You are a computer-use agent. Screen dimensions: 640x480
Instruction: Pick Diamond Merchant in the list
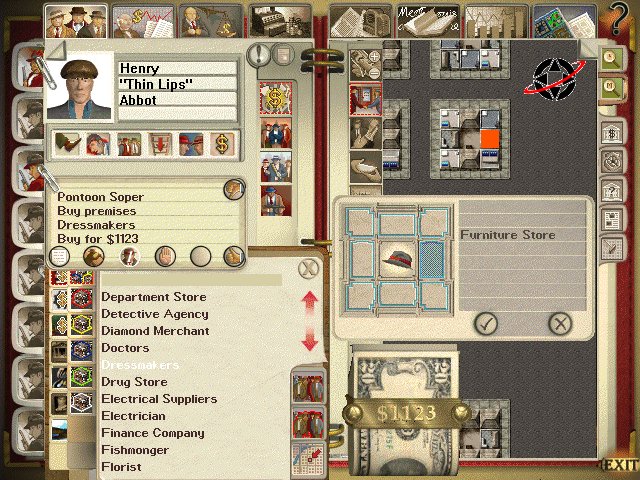[155, 331]
